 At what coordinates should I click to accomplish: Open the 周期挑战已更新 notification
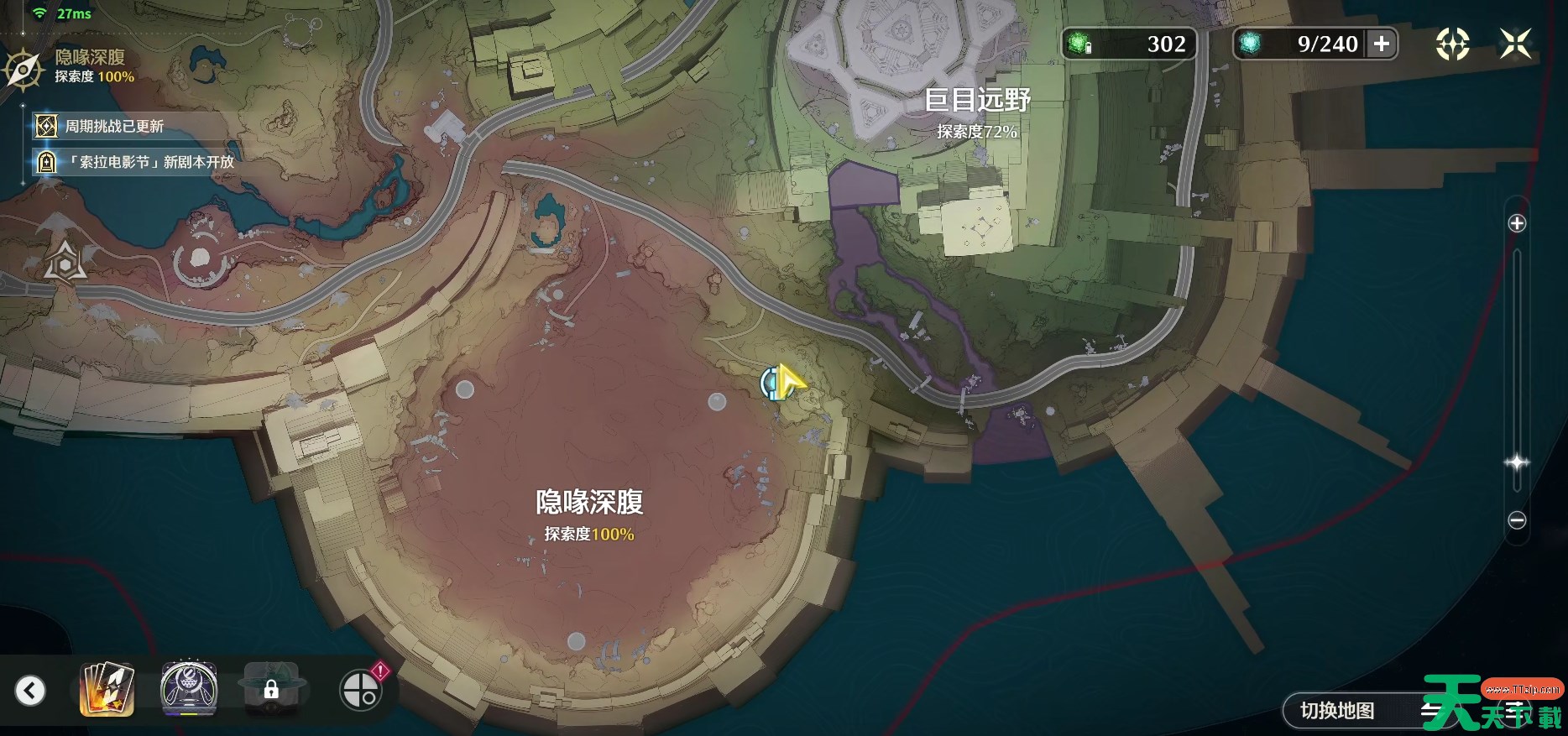(x=114, y=126)
